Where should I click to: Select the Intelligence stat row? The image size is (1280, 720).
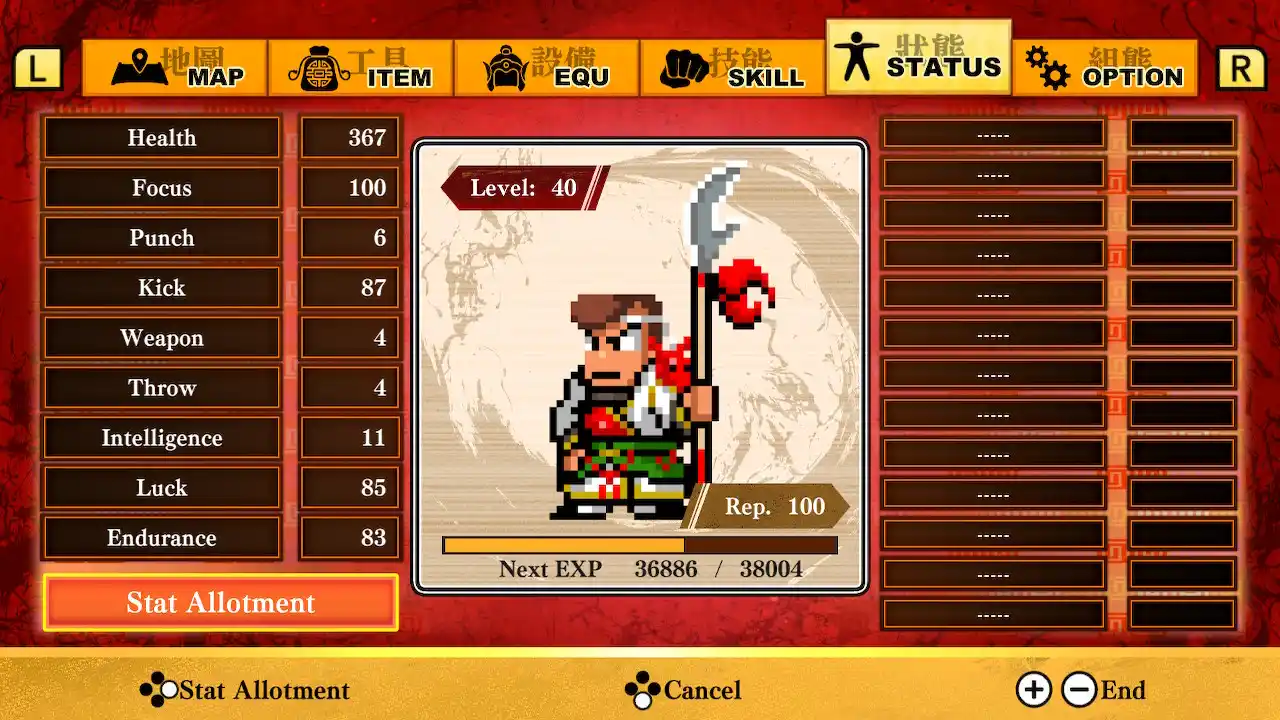pyautogui.click(x=162, y=438)
